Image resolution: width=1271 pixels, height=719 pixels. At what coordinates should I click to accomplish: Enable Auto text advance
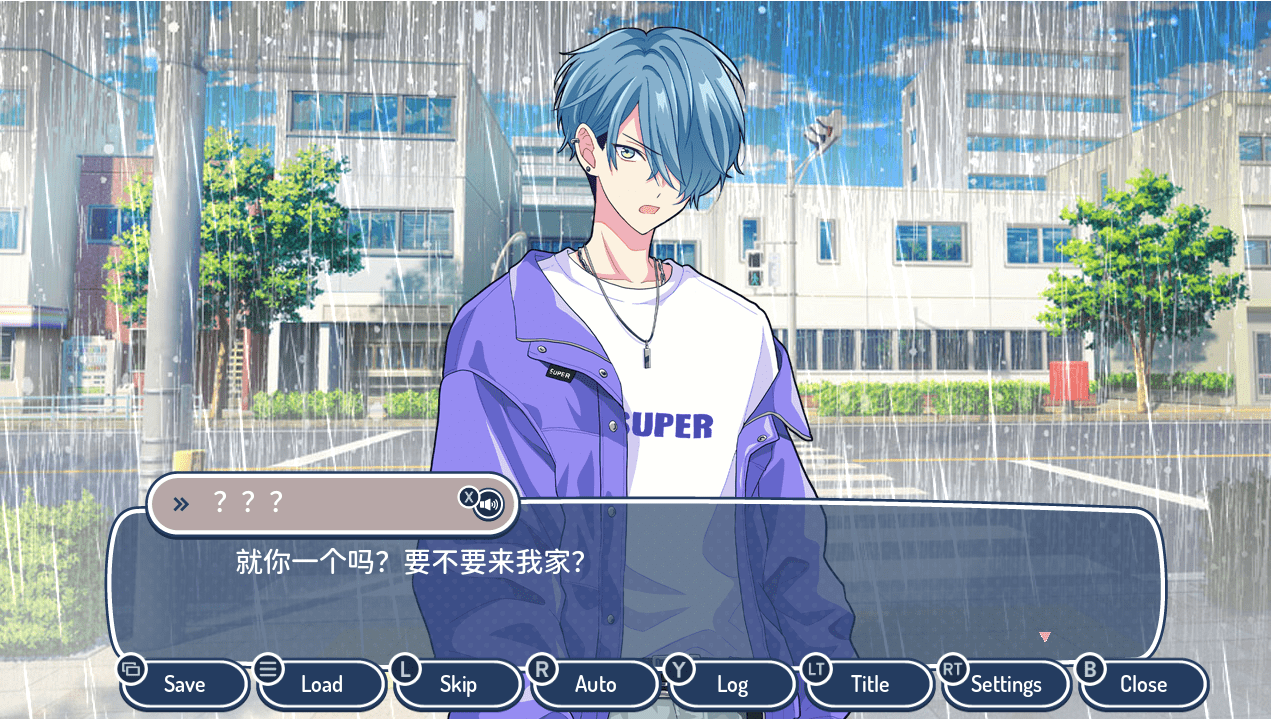(596, 685)
